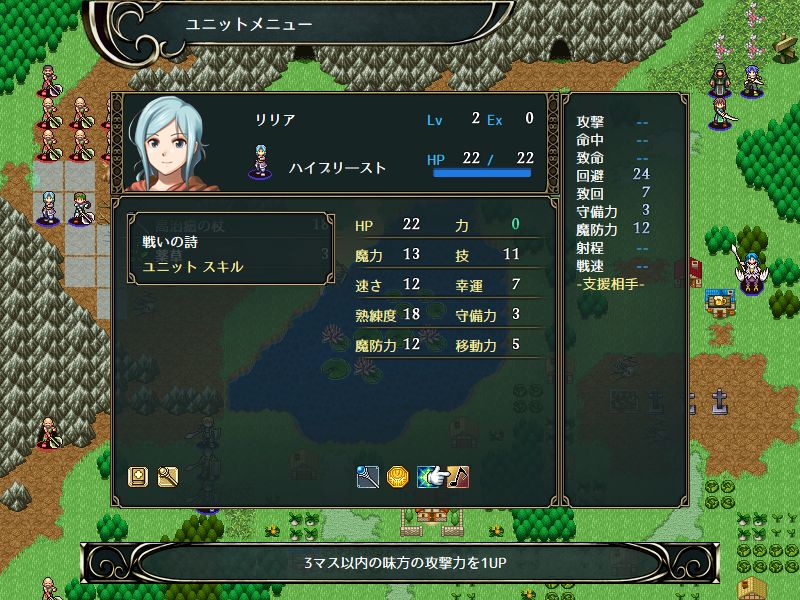Viewport: 800px width, 600px height.
Task: Click the staff weapon-type icon beside the tome
Action: (x=167, y=477)
